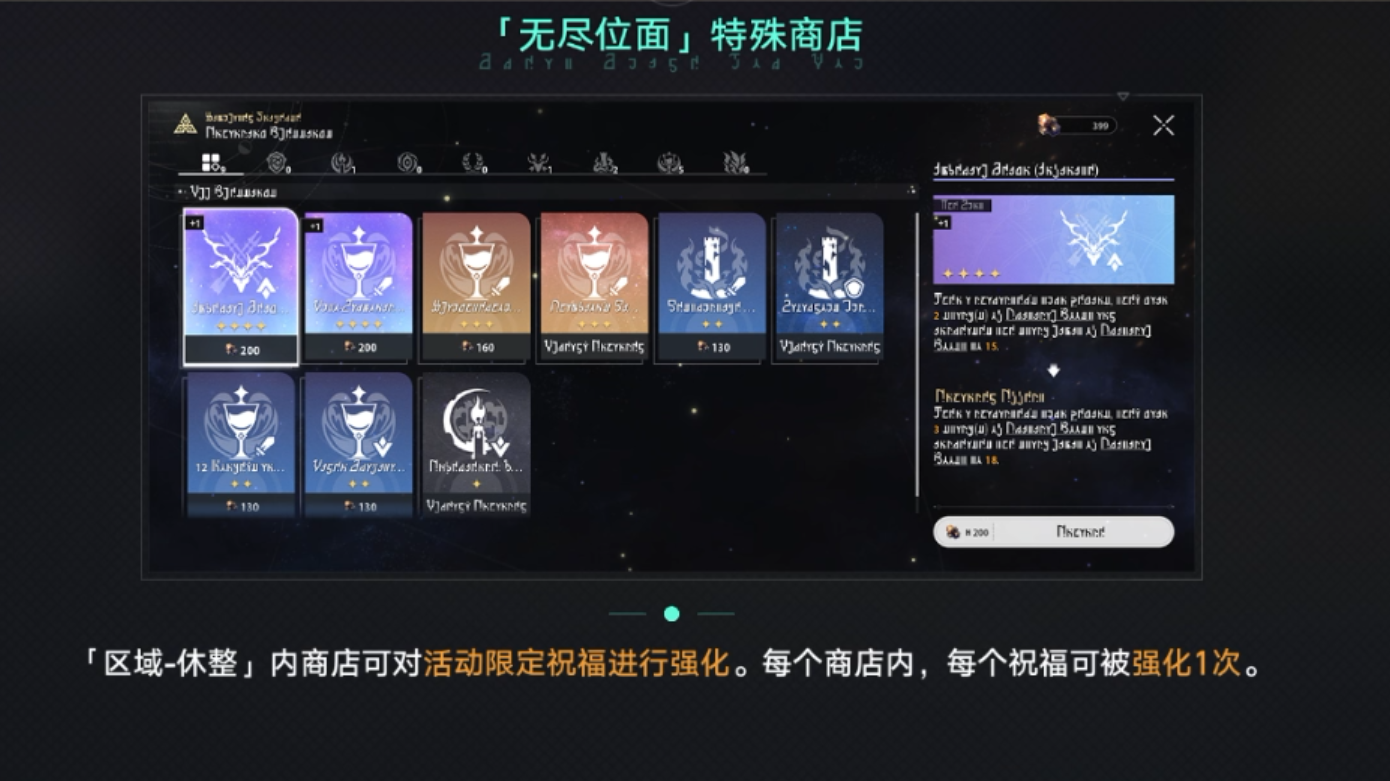Select the dark crescent blessing in the bottom row

coord(473,440)
